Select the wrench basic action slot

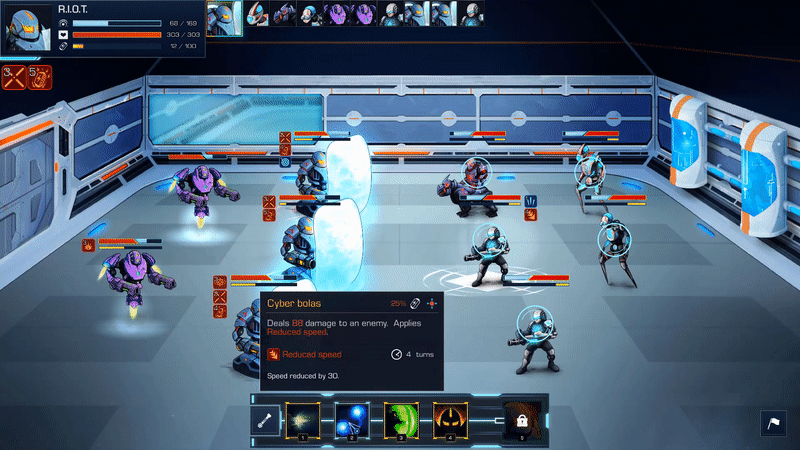tap(266, 422)
